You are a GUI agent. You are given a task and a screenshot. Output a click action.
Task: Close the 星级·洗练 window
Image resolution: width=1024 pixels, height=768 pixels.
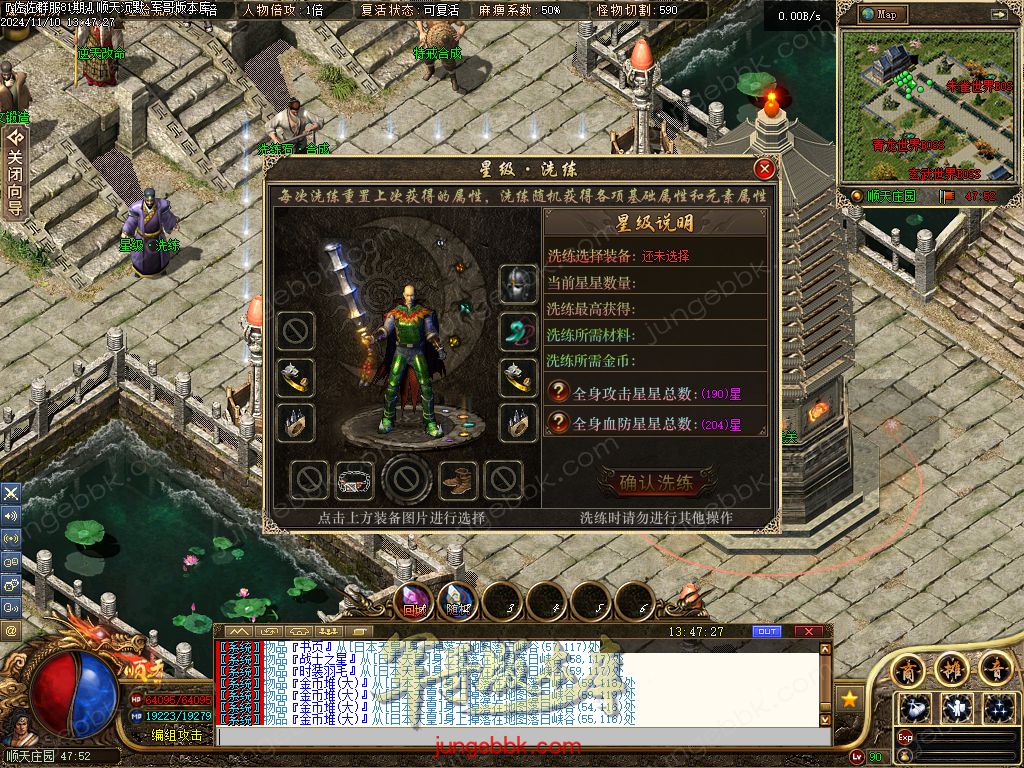764,168
